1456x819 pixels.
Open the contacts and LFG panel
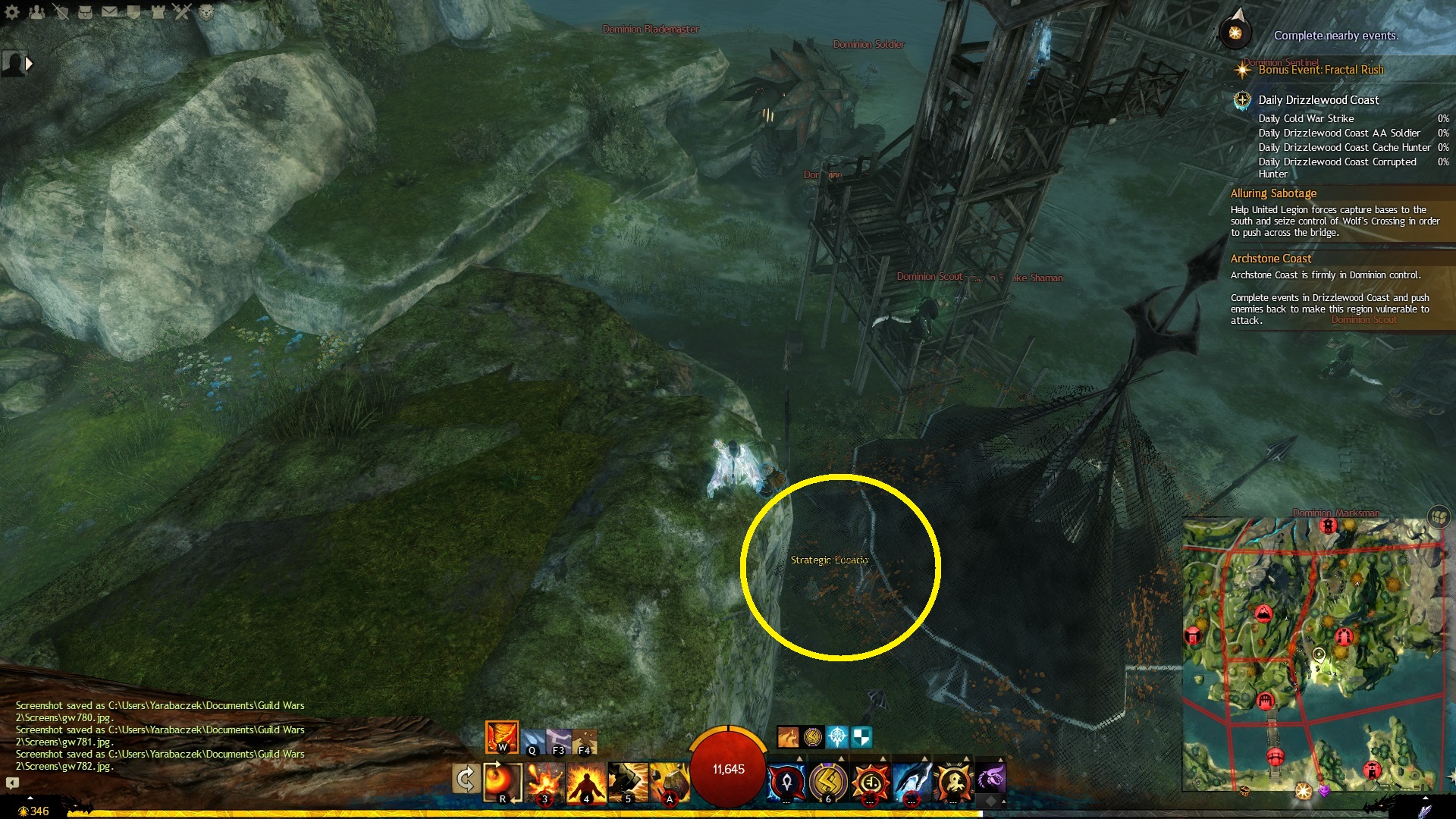[36, 12]
